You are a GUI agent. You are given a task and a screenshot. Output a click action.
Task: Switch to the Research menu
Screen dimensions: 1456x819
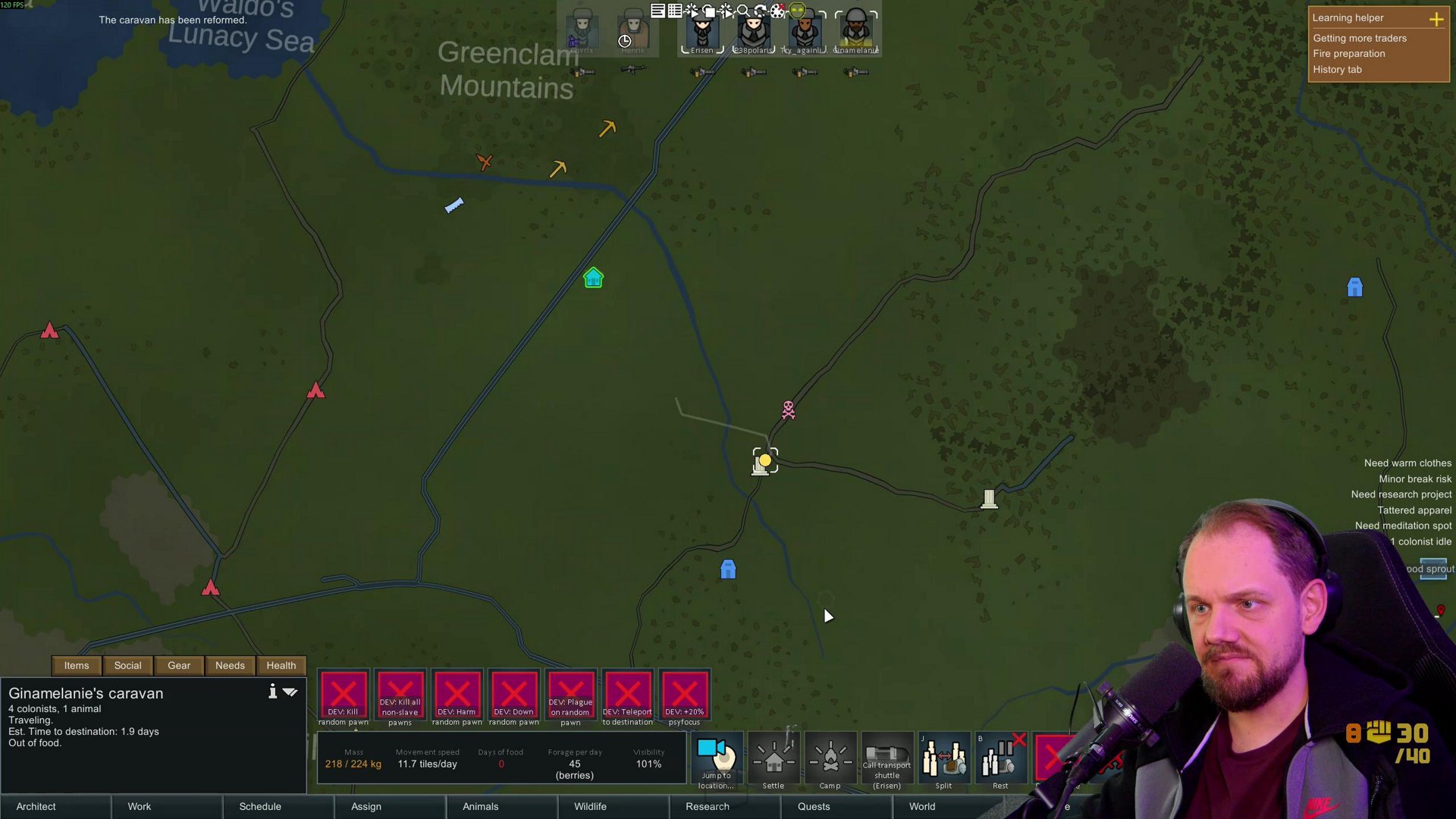(707, 806)
